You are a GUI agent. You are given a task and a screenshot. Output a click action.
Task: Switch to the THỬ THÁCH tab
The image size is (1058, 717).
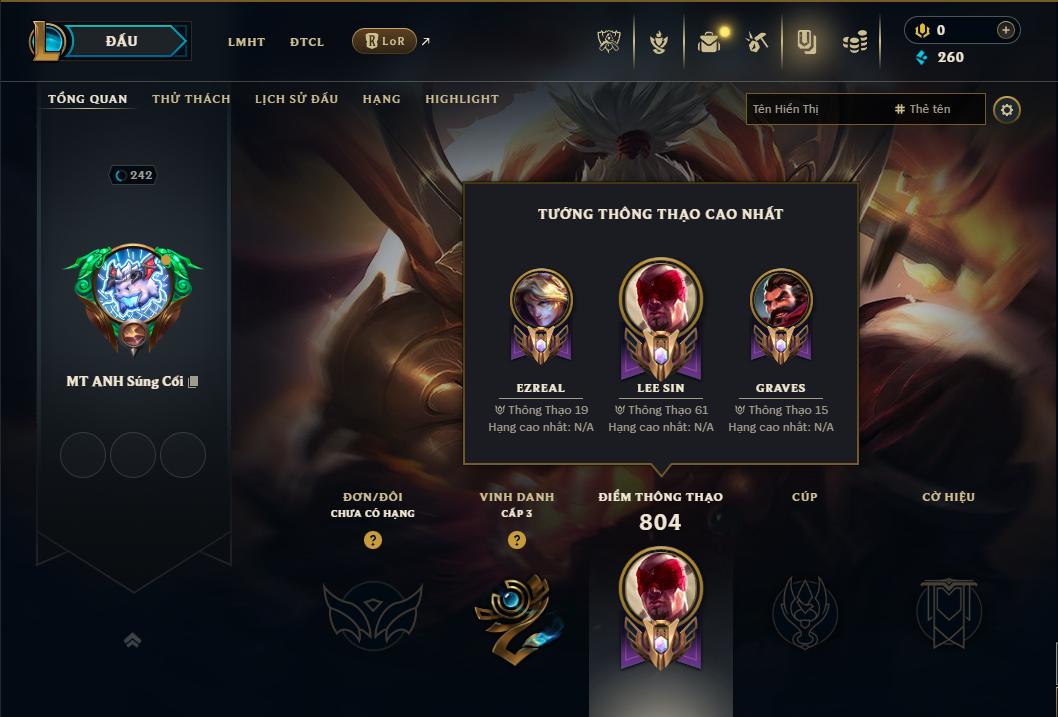(191, 99)
